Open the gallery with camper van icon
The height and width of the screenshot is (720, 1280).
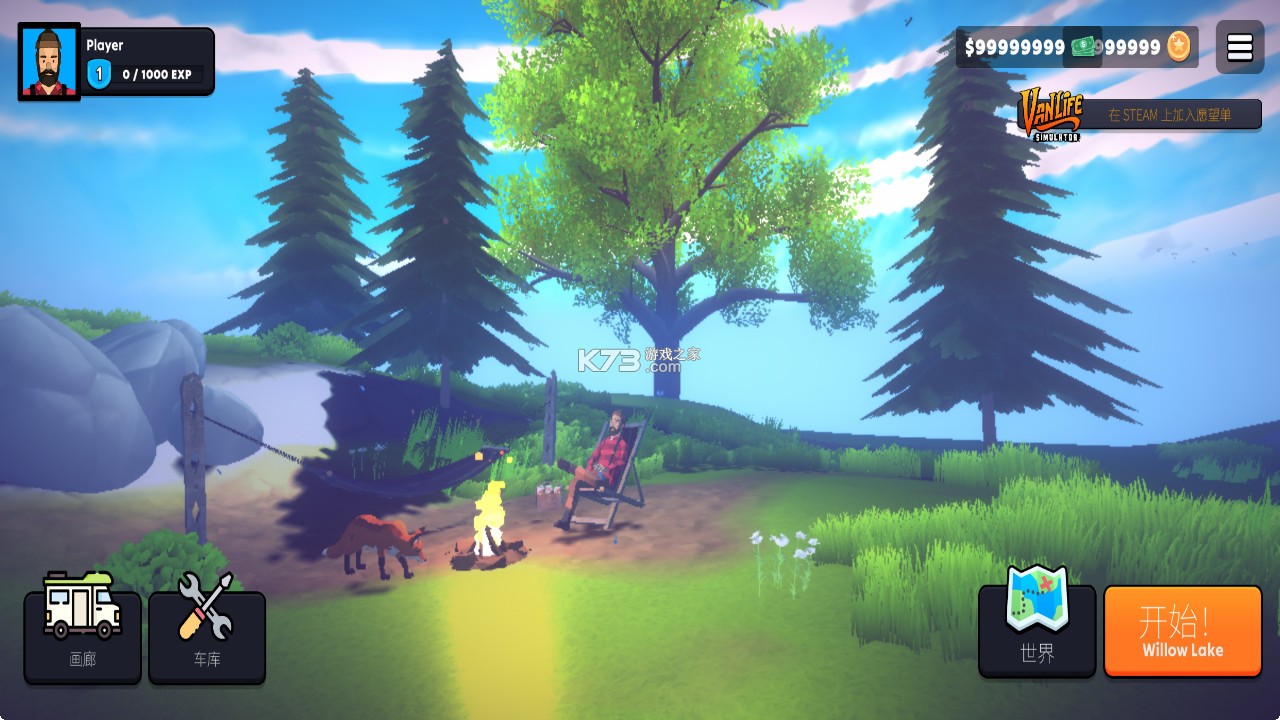point(83,636)
